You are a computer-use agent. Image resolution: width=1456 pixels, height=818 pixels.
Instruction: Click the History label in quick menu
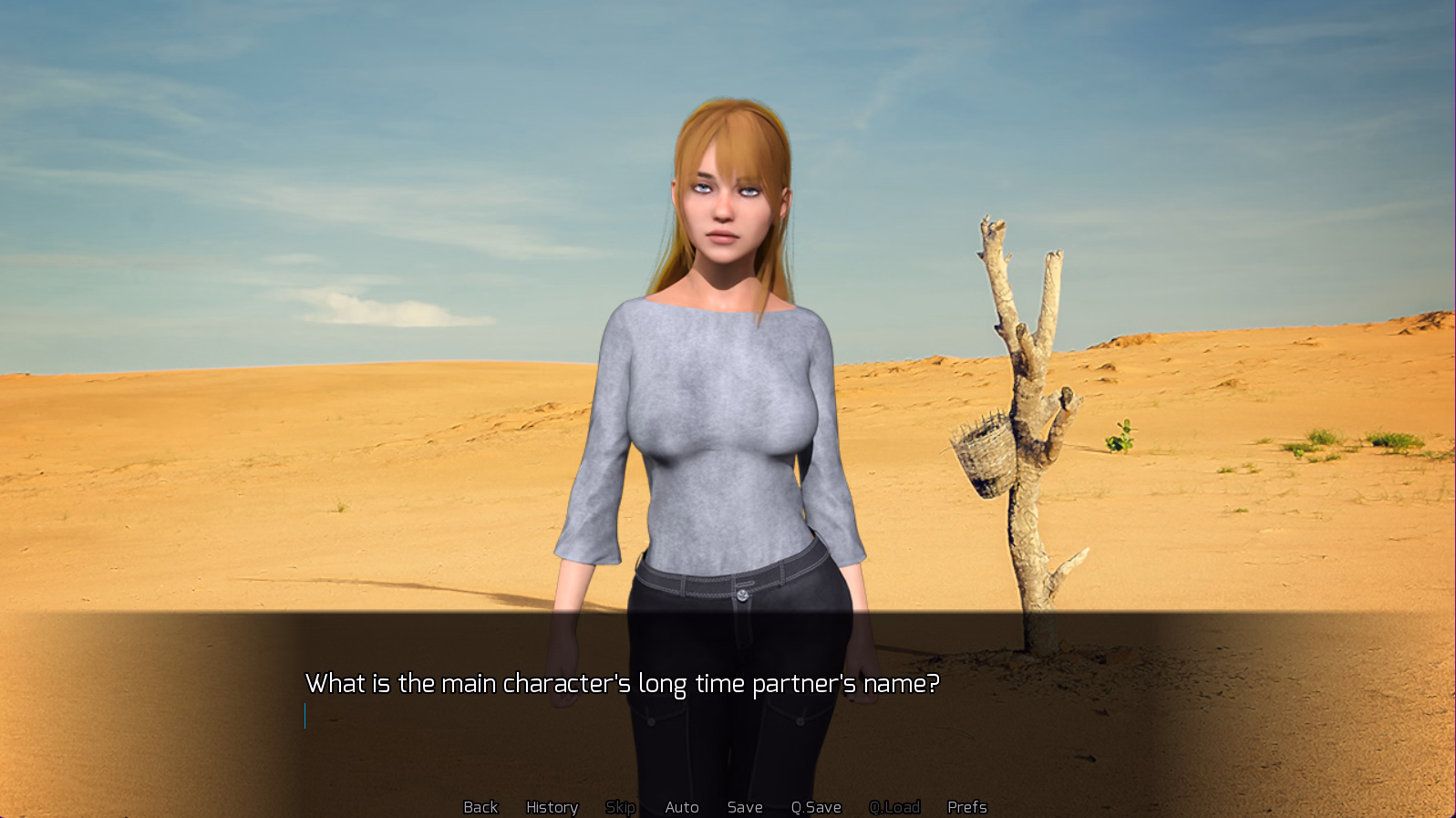(552, 806)
